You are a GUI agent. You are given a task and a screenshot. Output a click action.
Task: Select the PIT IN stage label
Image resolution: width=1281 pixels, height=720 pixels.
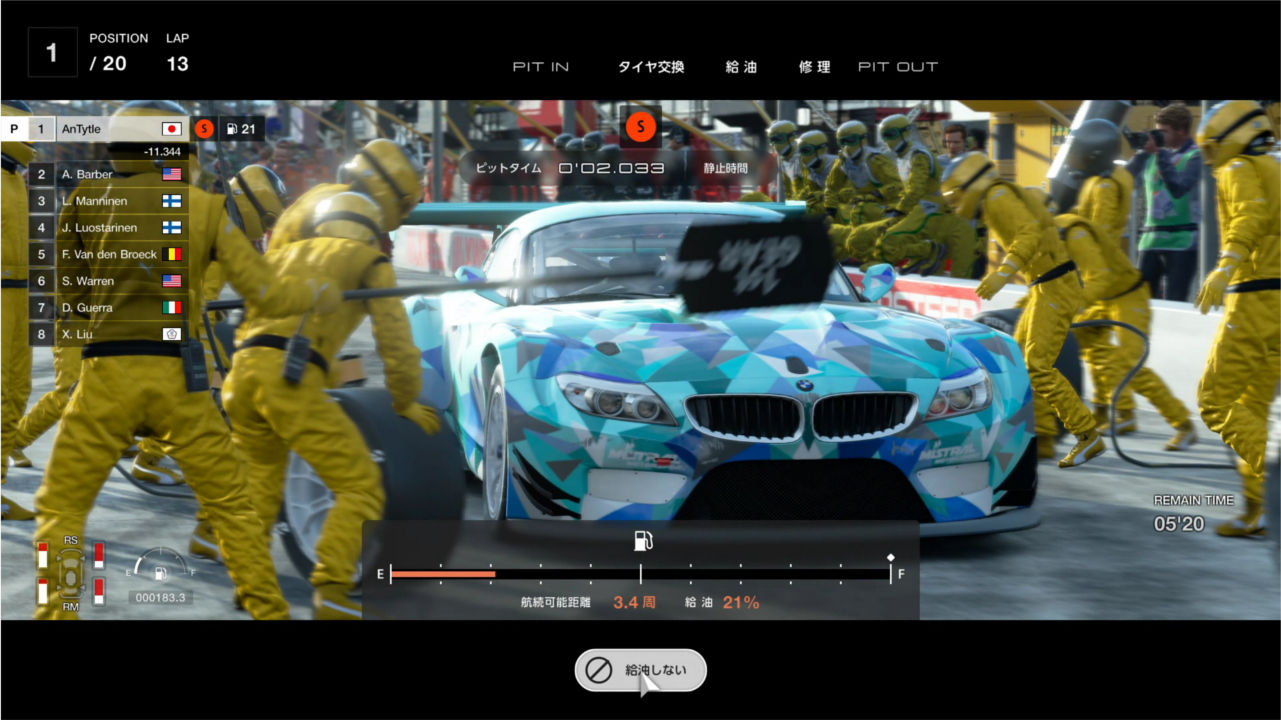(x=541, y=67)
